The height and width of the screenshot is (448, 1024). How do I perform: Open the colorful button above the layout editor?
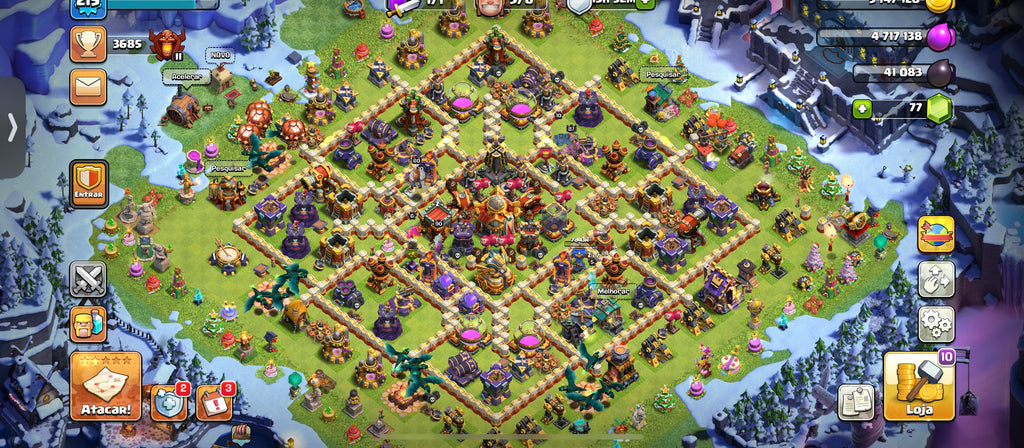click(936, 234)
